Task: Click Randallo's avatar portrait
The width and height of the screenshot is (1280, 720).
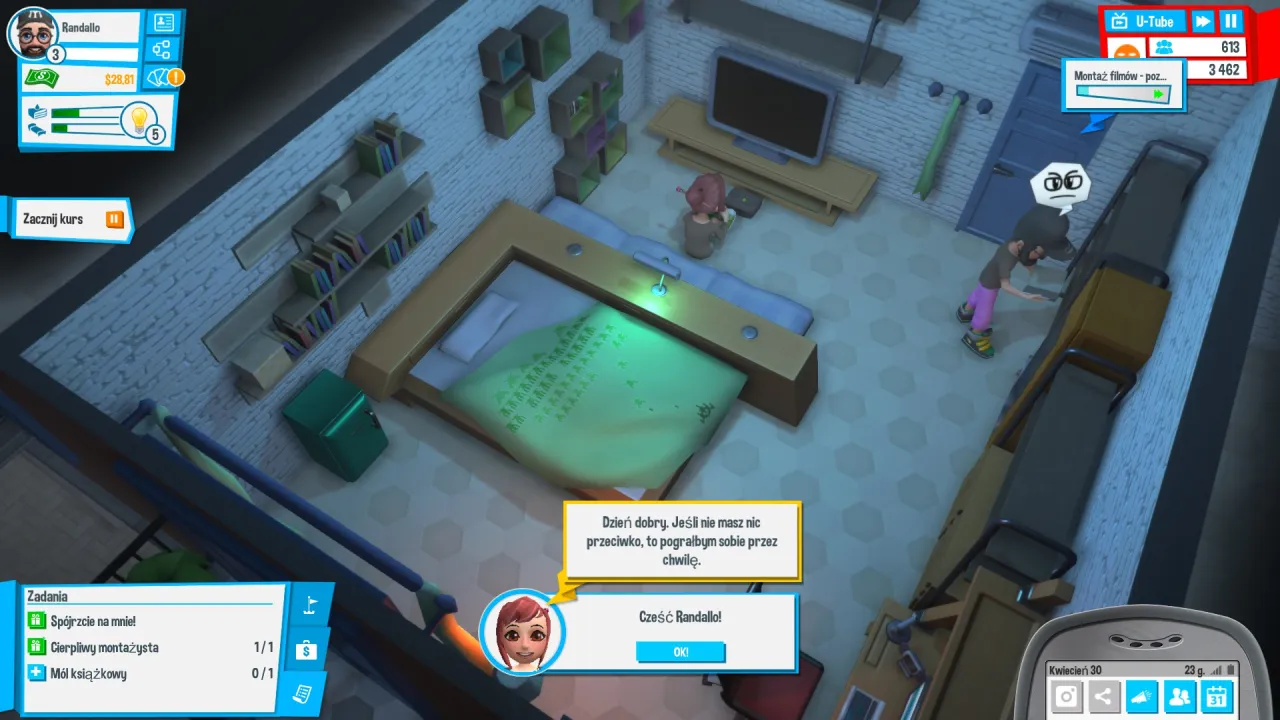Action: click(x=33, y=34)
